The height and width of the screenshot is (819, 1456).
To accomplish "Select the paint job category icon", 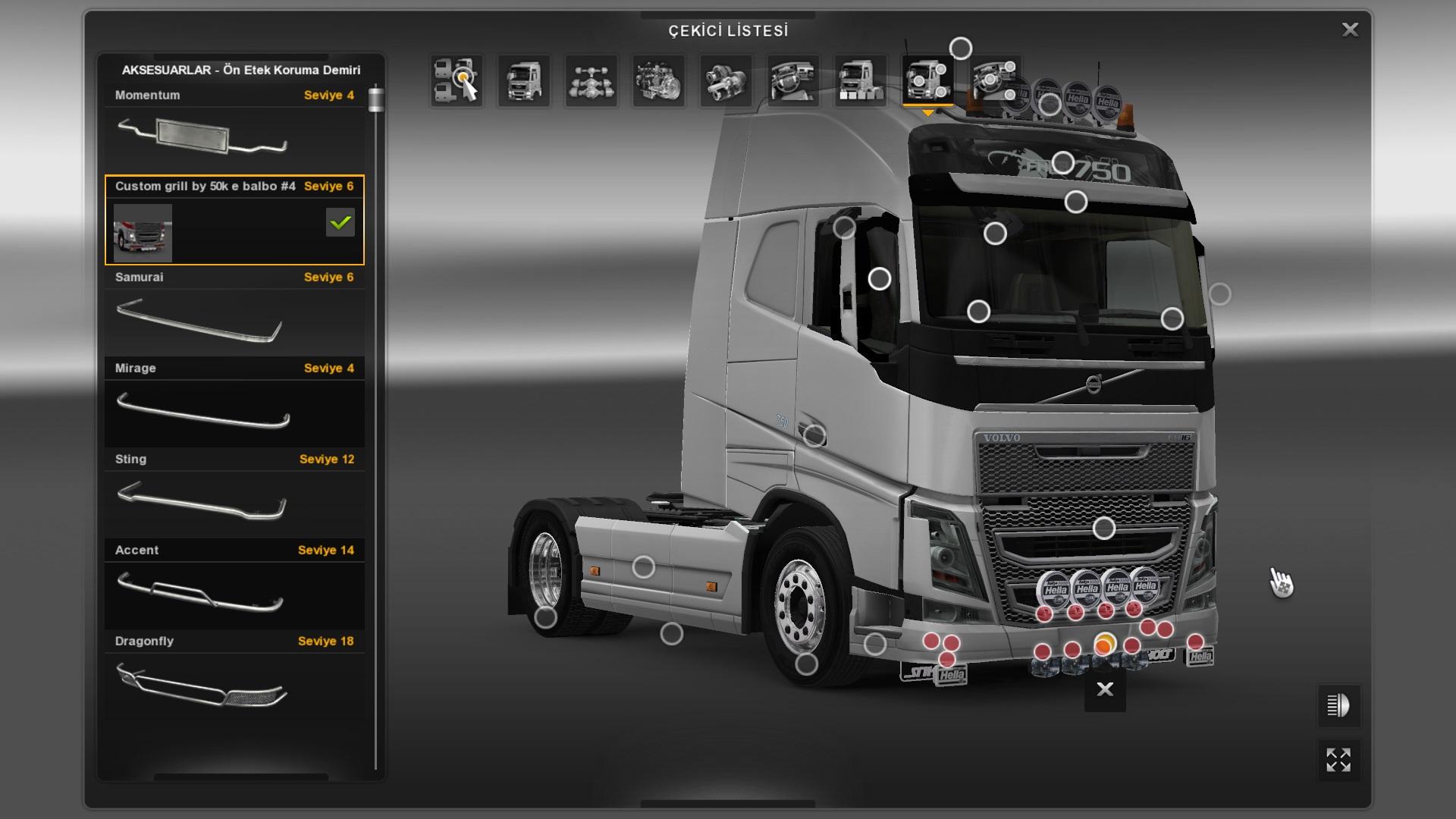I will pyautogui.click(x=860, y=80).
